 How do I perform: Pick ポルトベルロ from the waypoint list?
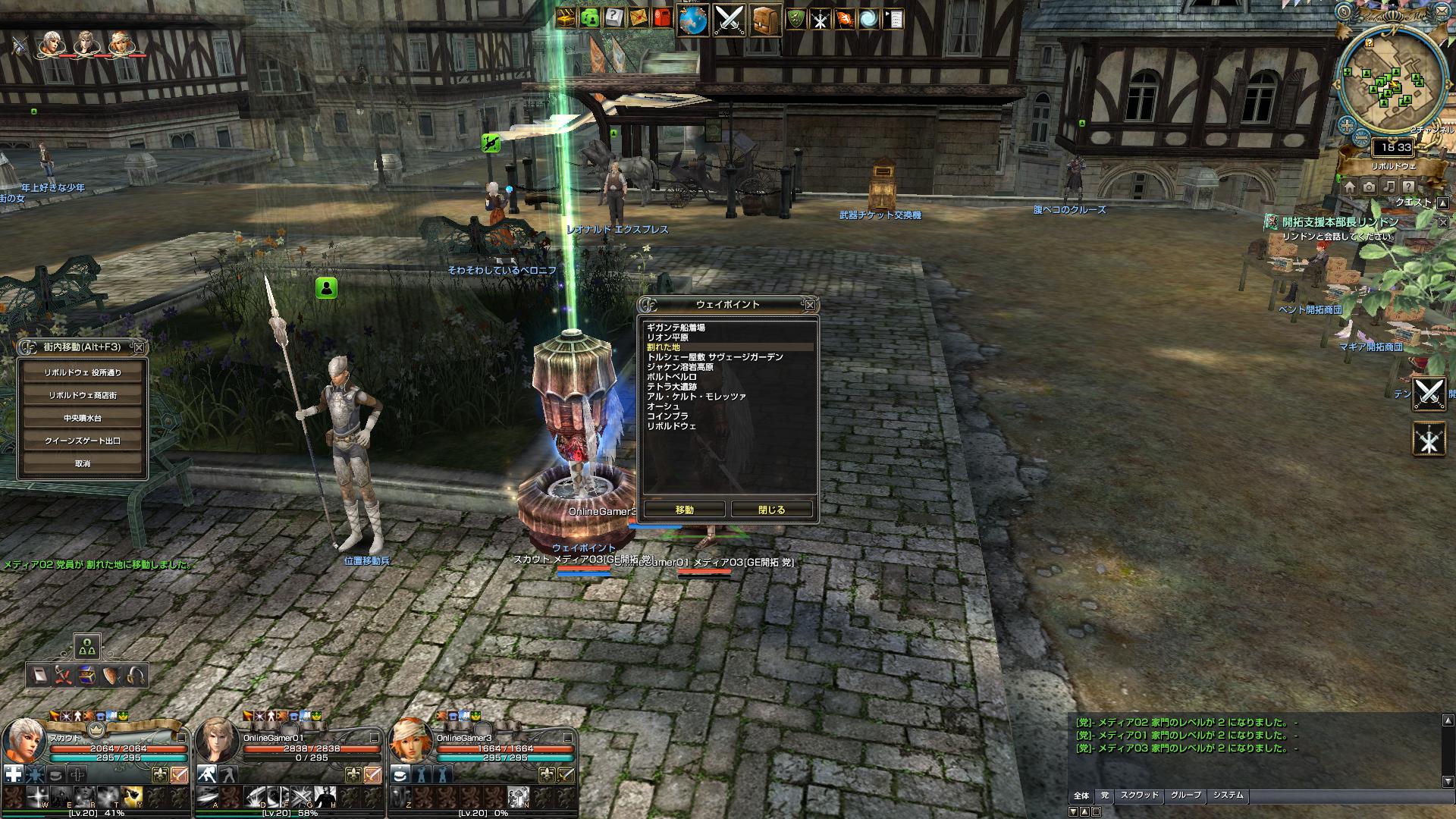coord(672,377)
